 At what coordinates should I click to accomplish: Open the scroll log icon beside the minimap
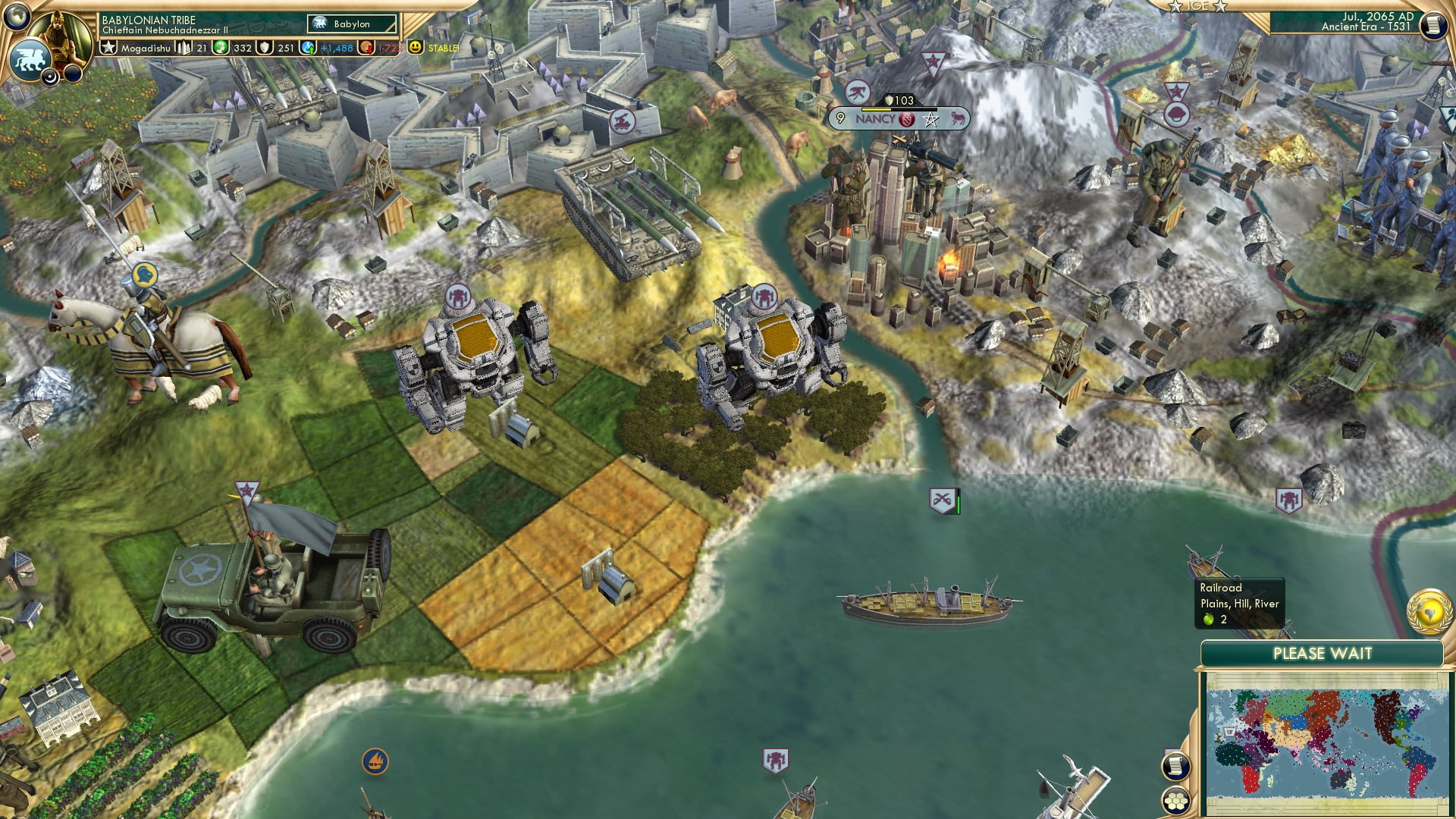point(1176,766)
